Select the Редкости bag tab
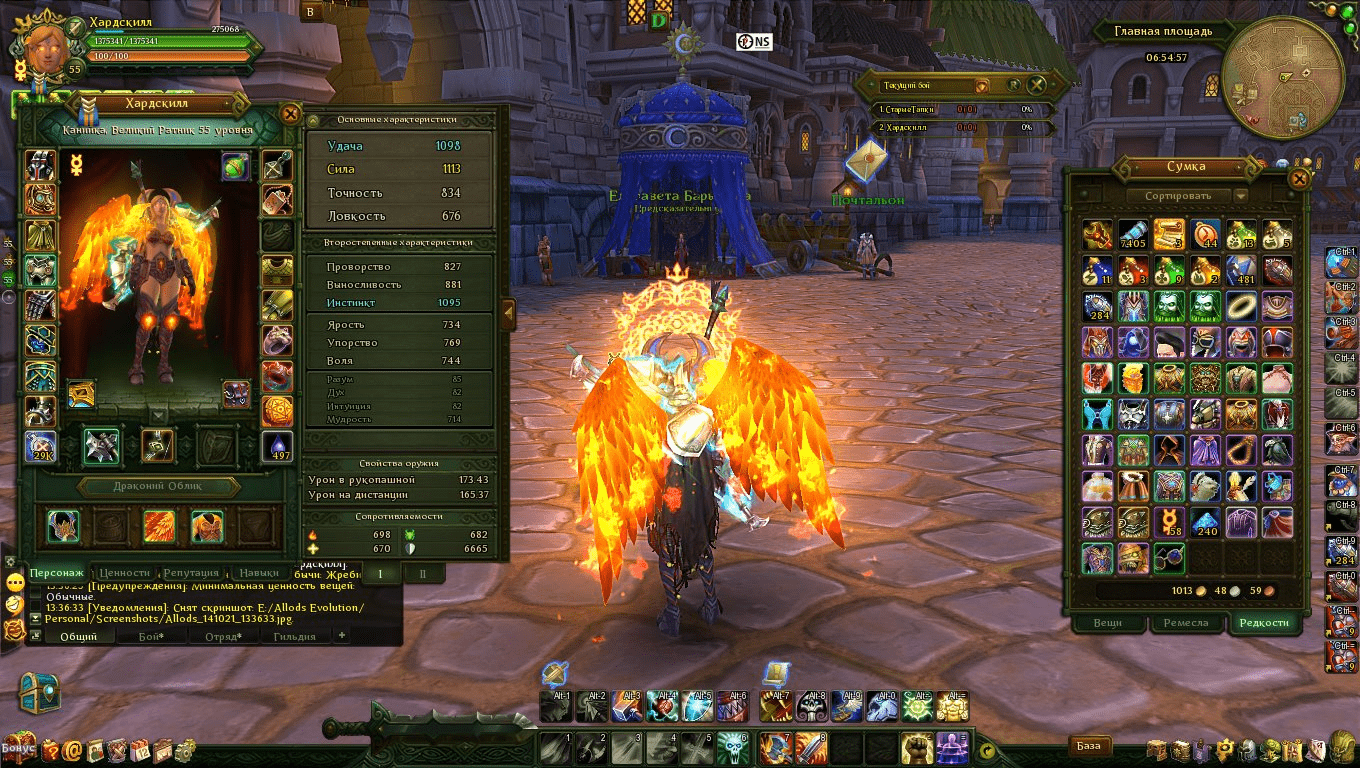 (x=1264, y=622)
